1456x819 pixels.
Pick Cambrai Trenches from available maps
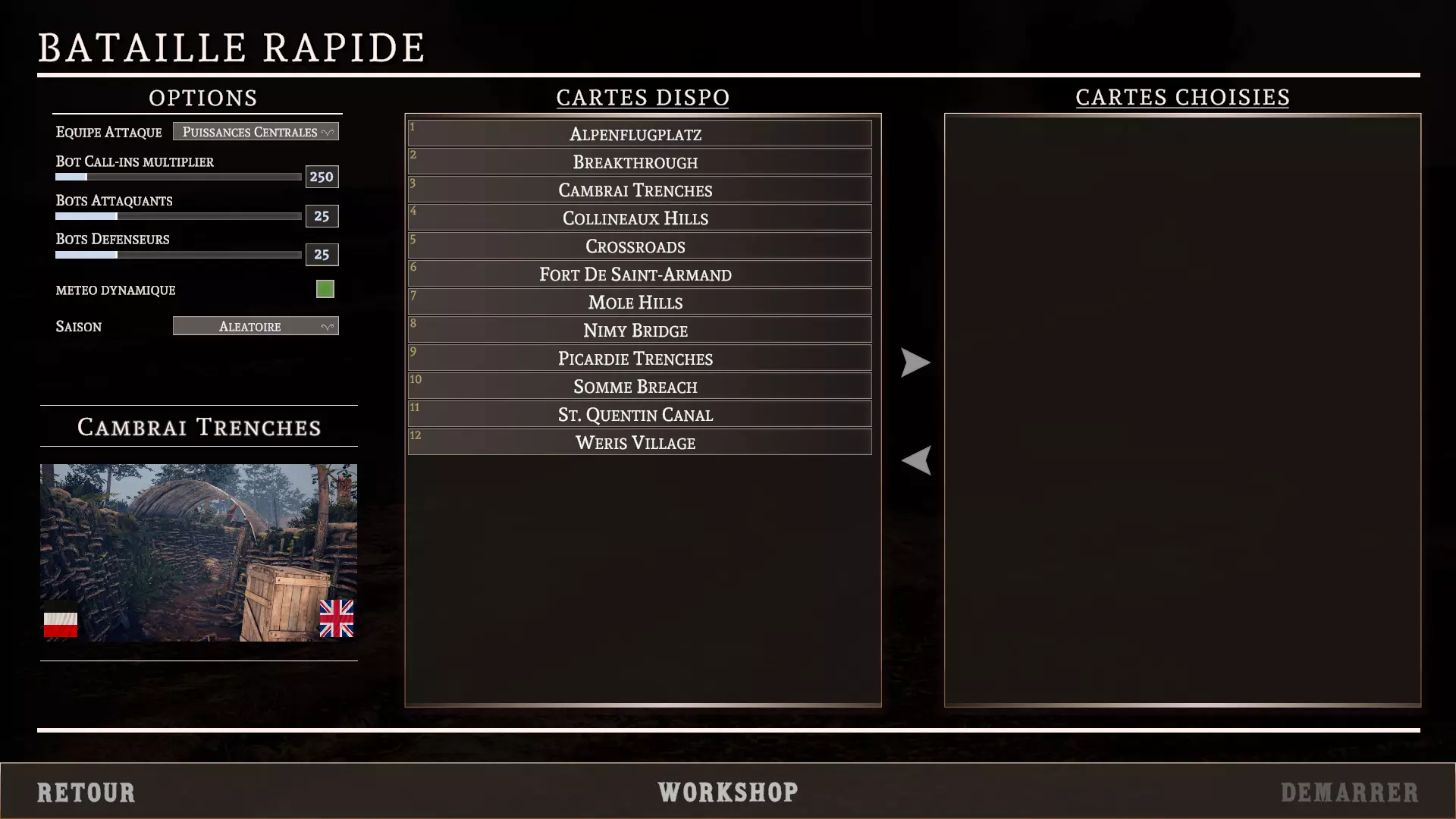pyautogui.click(x=639, y=190)
